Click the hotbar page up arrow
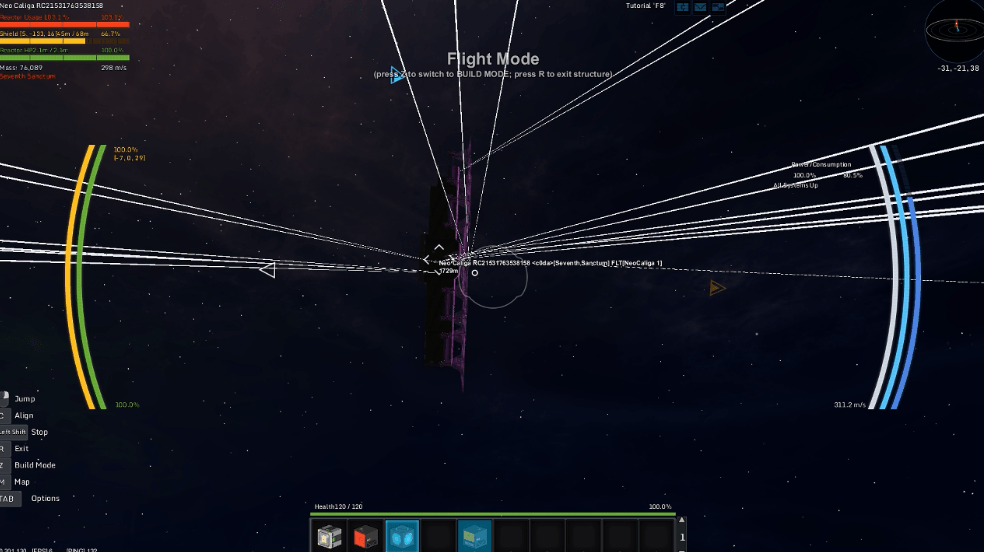The image size is (984, 552). click(682, 522)
